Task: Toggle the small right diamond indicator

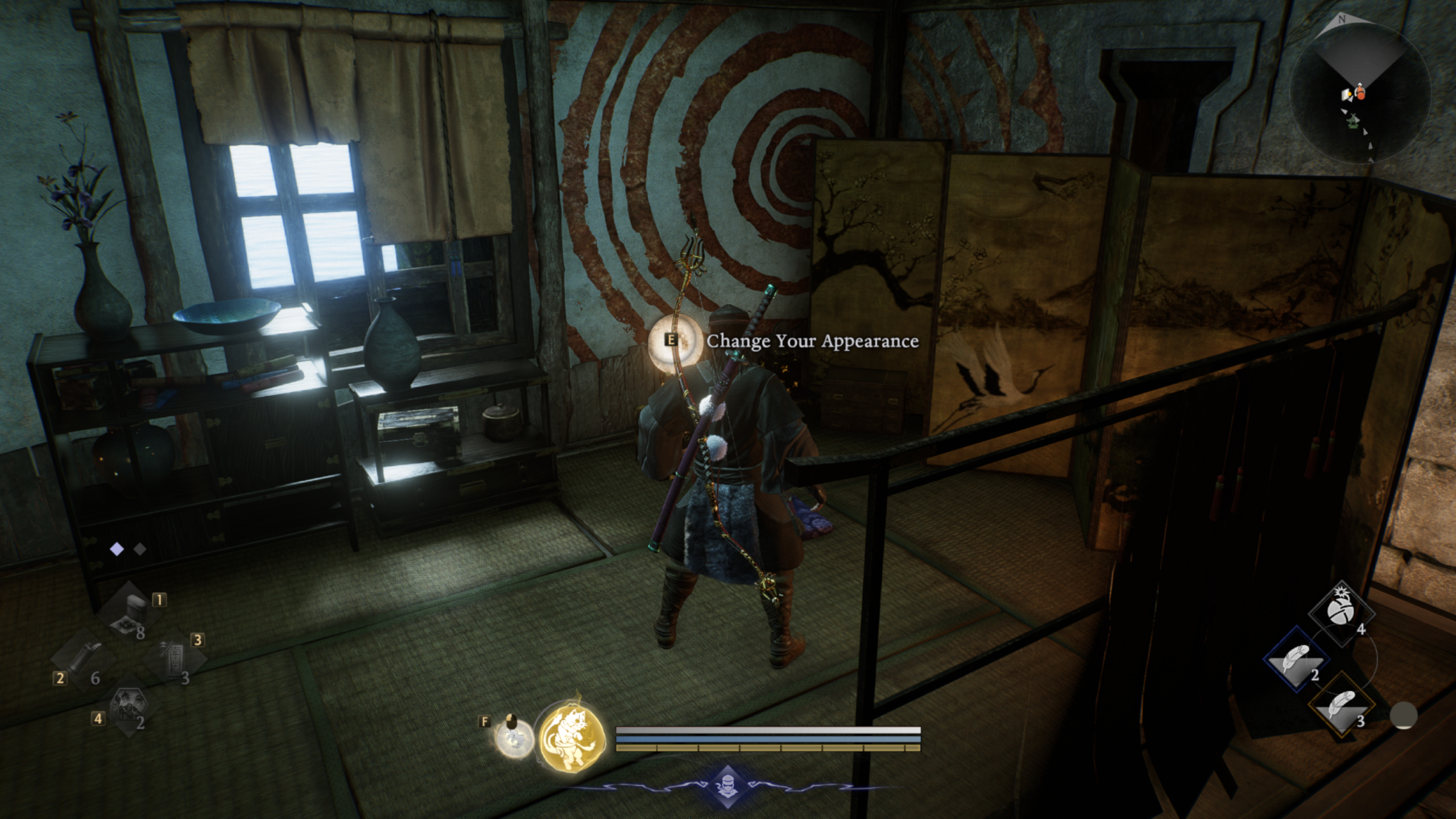Action: 140,549
